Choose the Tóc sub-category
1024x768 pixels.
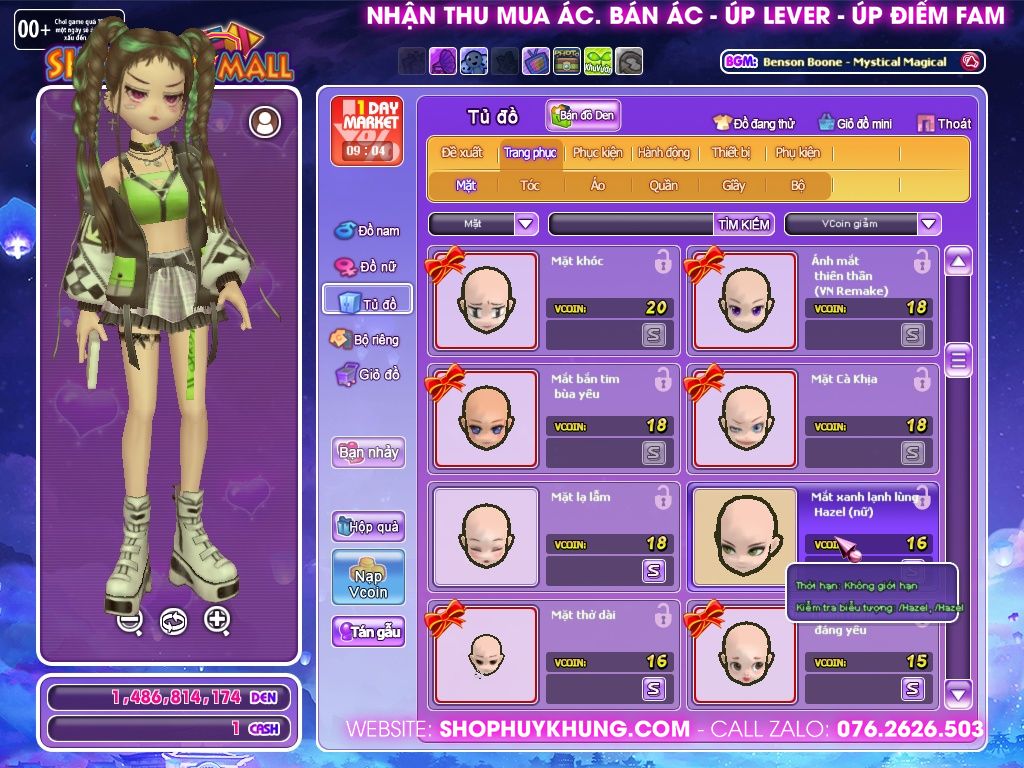530,185
